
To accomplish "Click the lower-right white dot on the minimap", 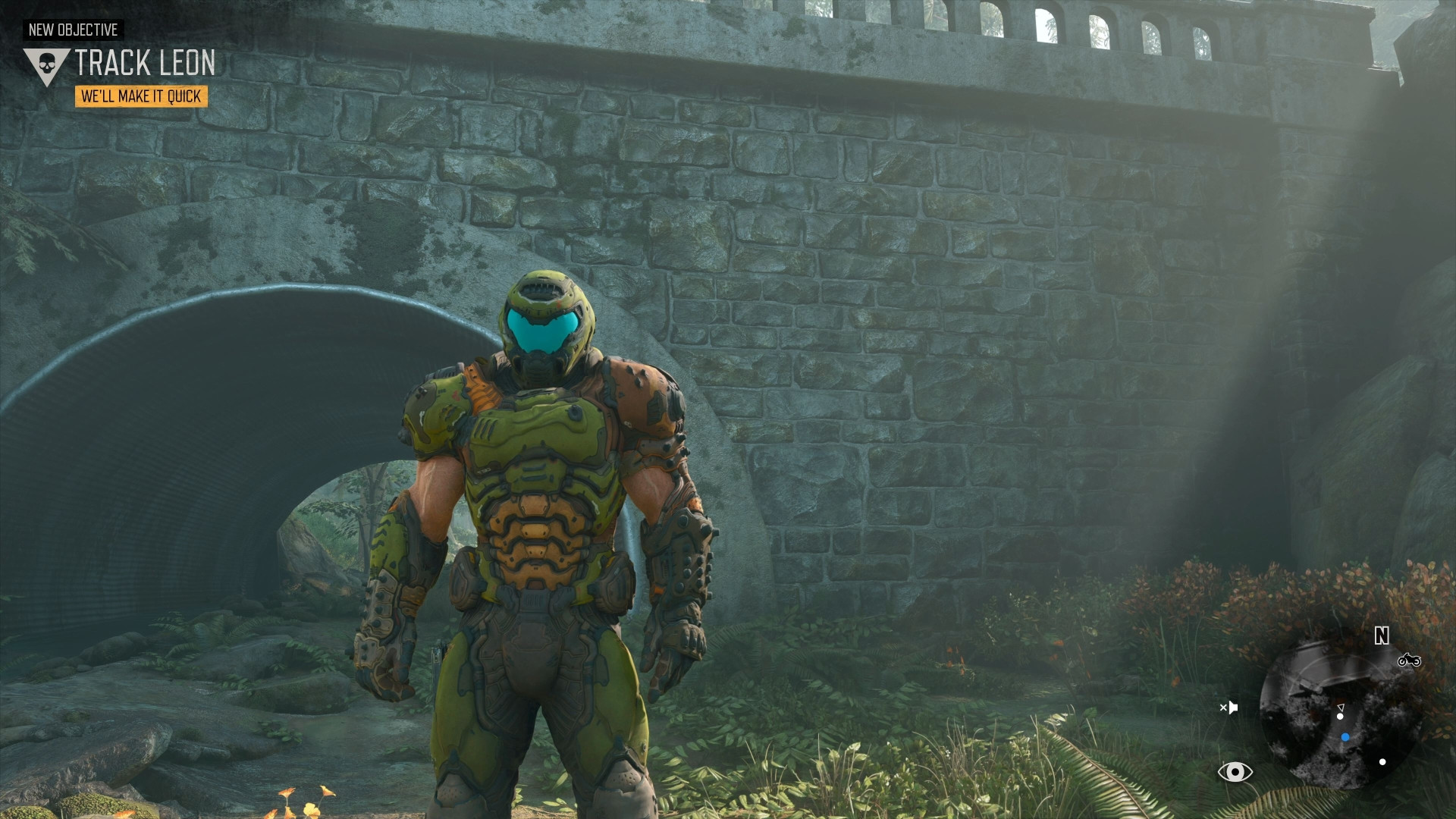I will pyautogui.click(x=1382, y=762).
